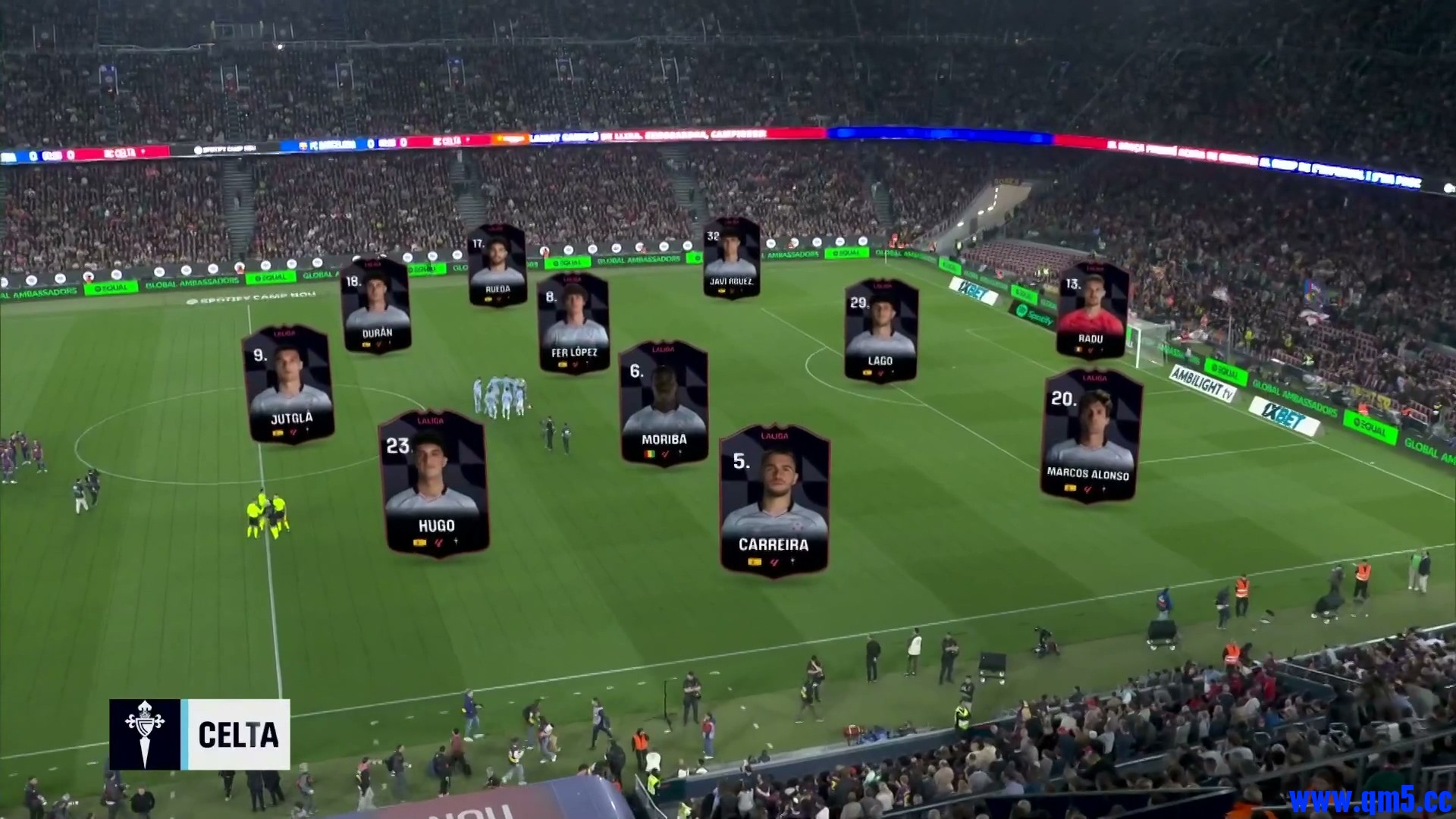Open the www.qm5.cc watermark link
Image resolution: width=1456 pixels, height=819 pixels.
(1370, 800)
